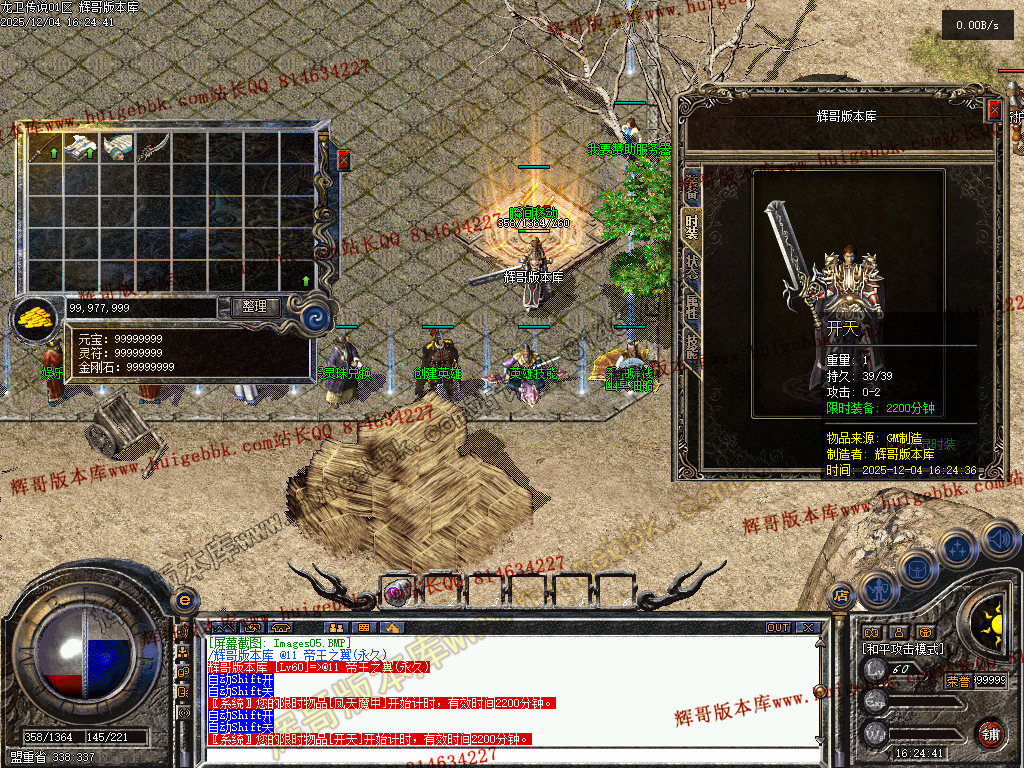Click the OUT button on chat bar
Screen dimensions: 1024x768
[x=778, y=627]
